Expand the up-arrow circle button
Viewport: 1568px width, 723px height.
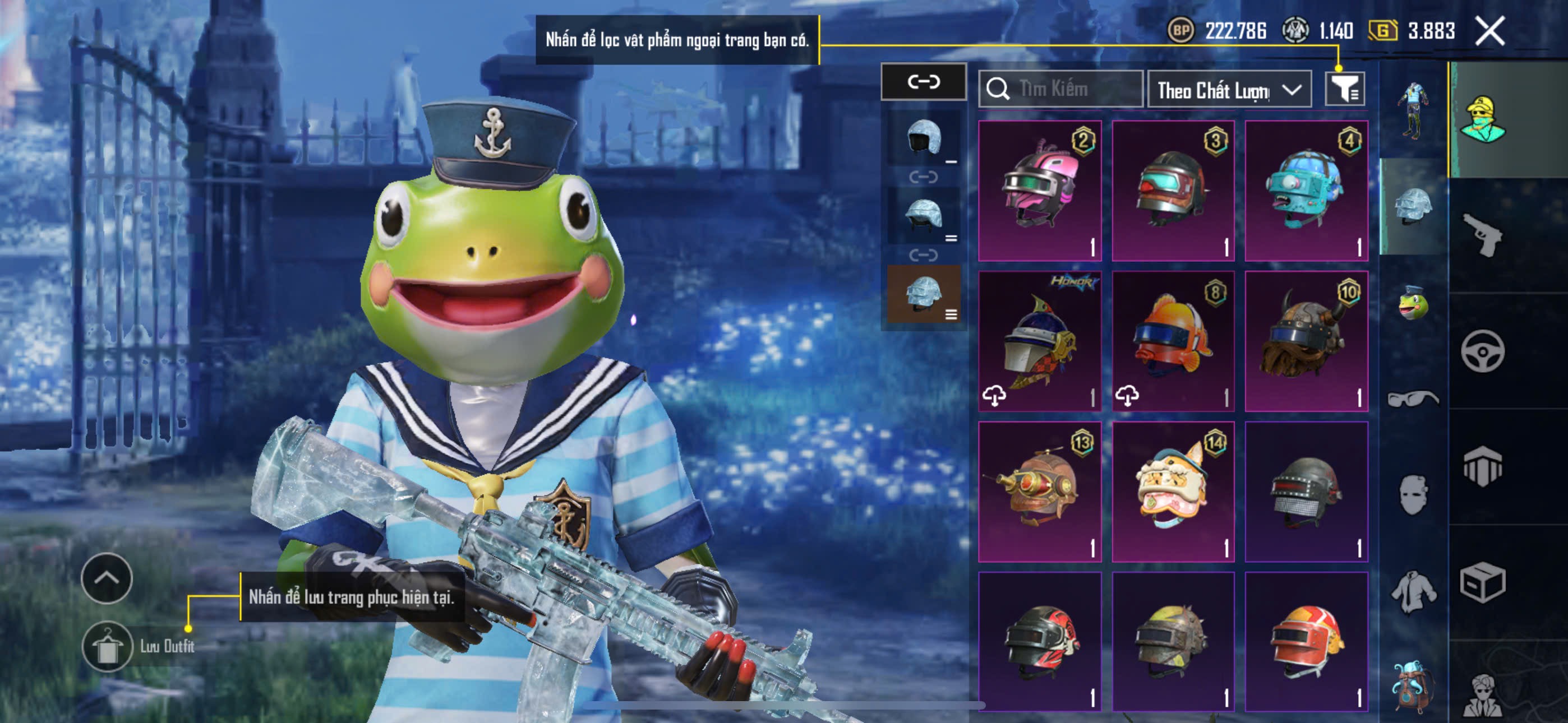107,578
